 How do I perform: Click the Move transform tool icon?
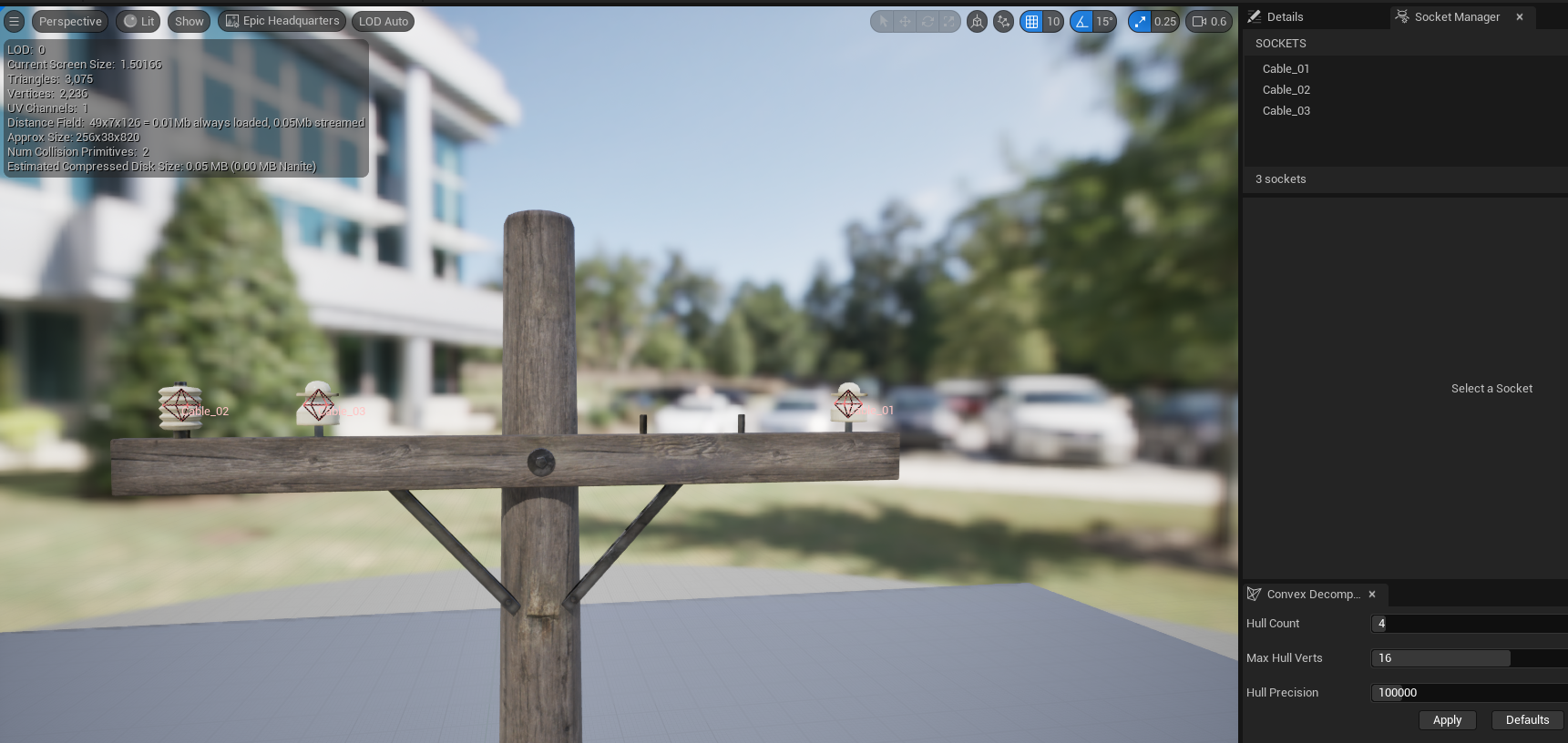(904, 21)
